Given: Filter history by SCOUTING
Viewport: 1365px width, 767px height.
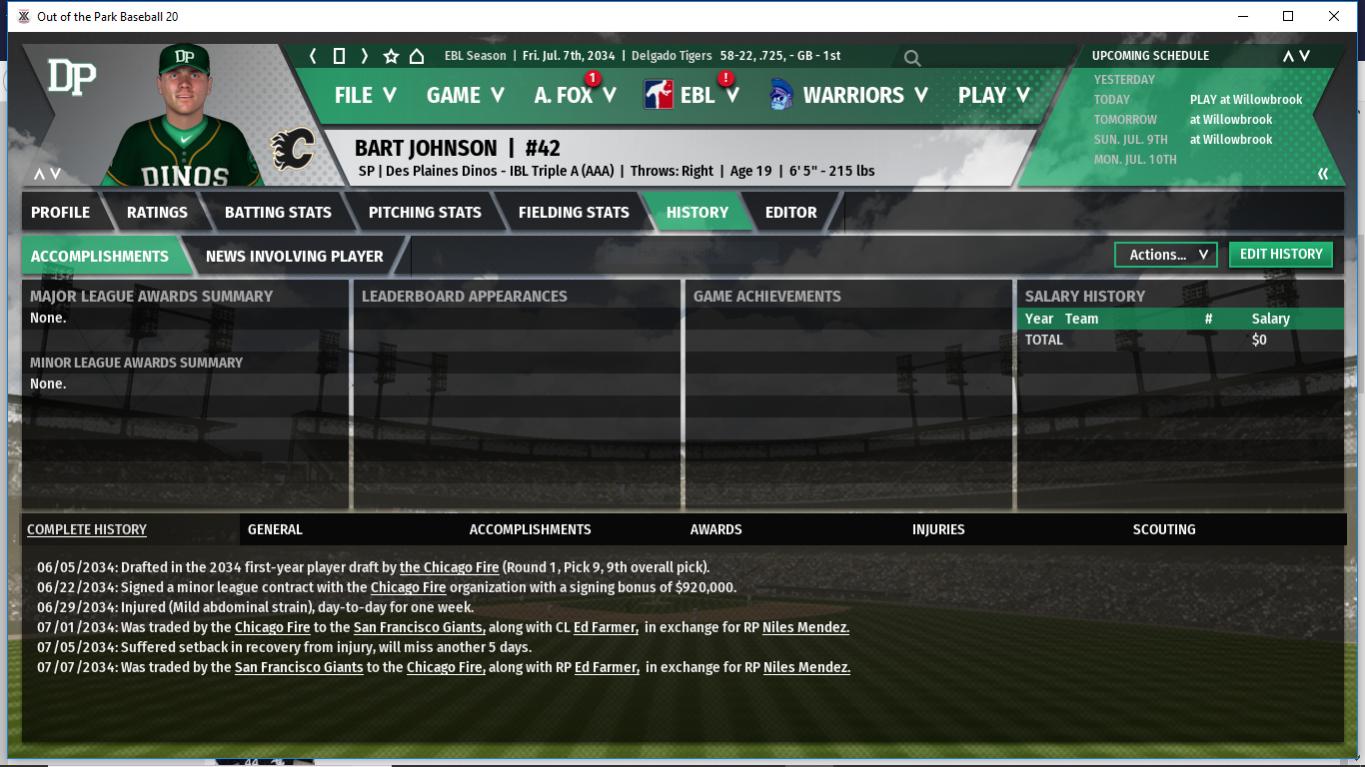Looking at the screenshot, I should [x=1163, y=529].
